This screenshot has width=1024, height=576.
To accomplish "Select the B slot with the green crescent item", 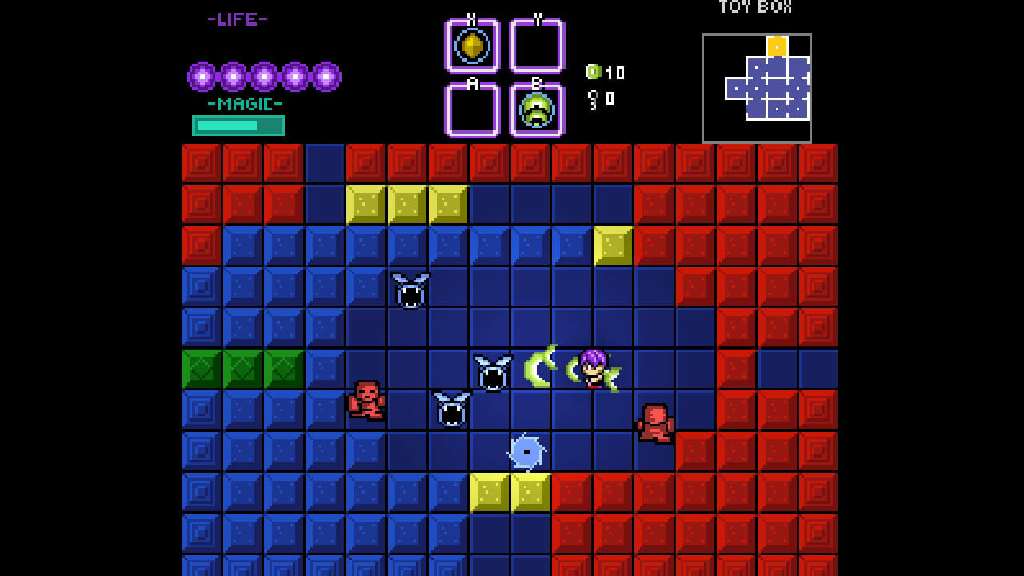I will (537, 110).
